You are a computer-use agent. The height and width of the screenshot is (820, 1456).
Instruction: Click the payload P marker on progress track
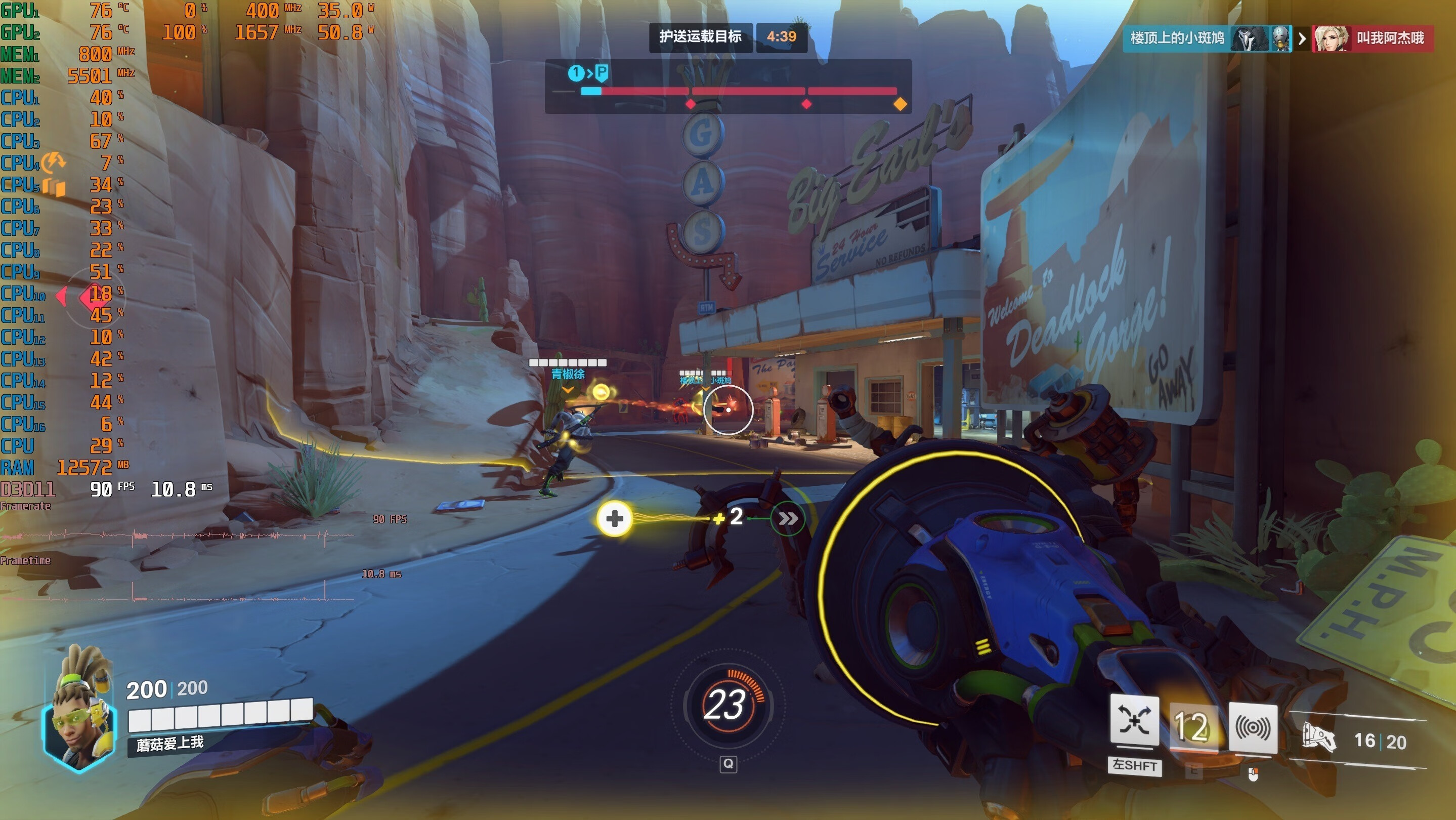click(602, 72)
